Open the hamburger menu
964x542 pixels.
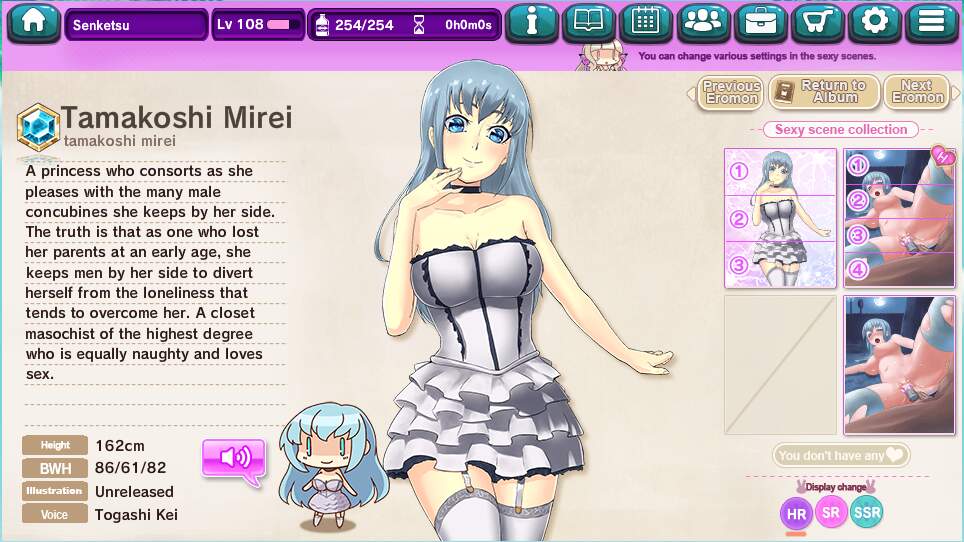(x=932, y=23)
